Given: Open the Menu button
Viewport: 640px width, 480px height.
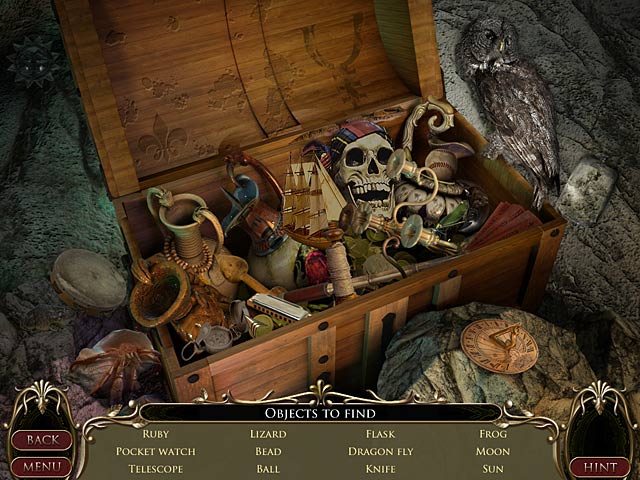Looking at the screenshot, I should coord(41,466).
